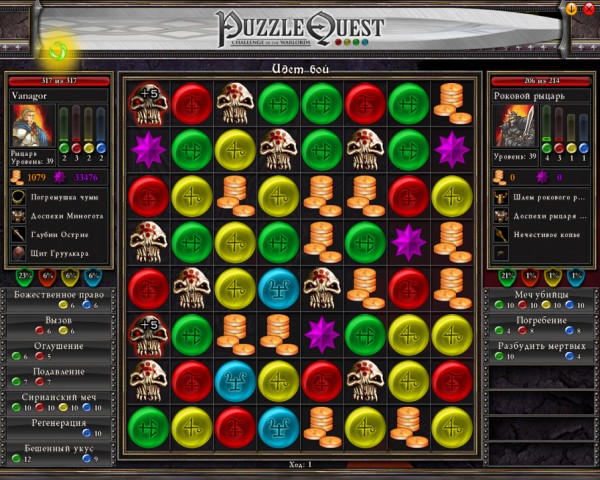Click the Роковой рыцарь enemy portrait
The height and width of the screenshot is (480, 600).
click(x=514, y=125)
